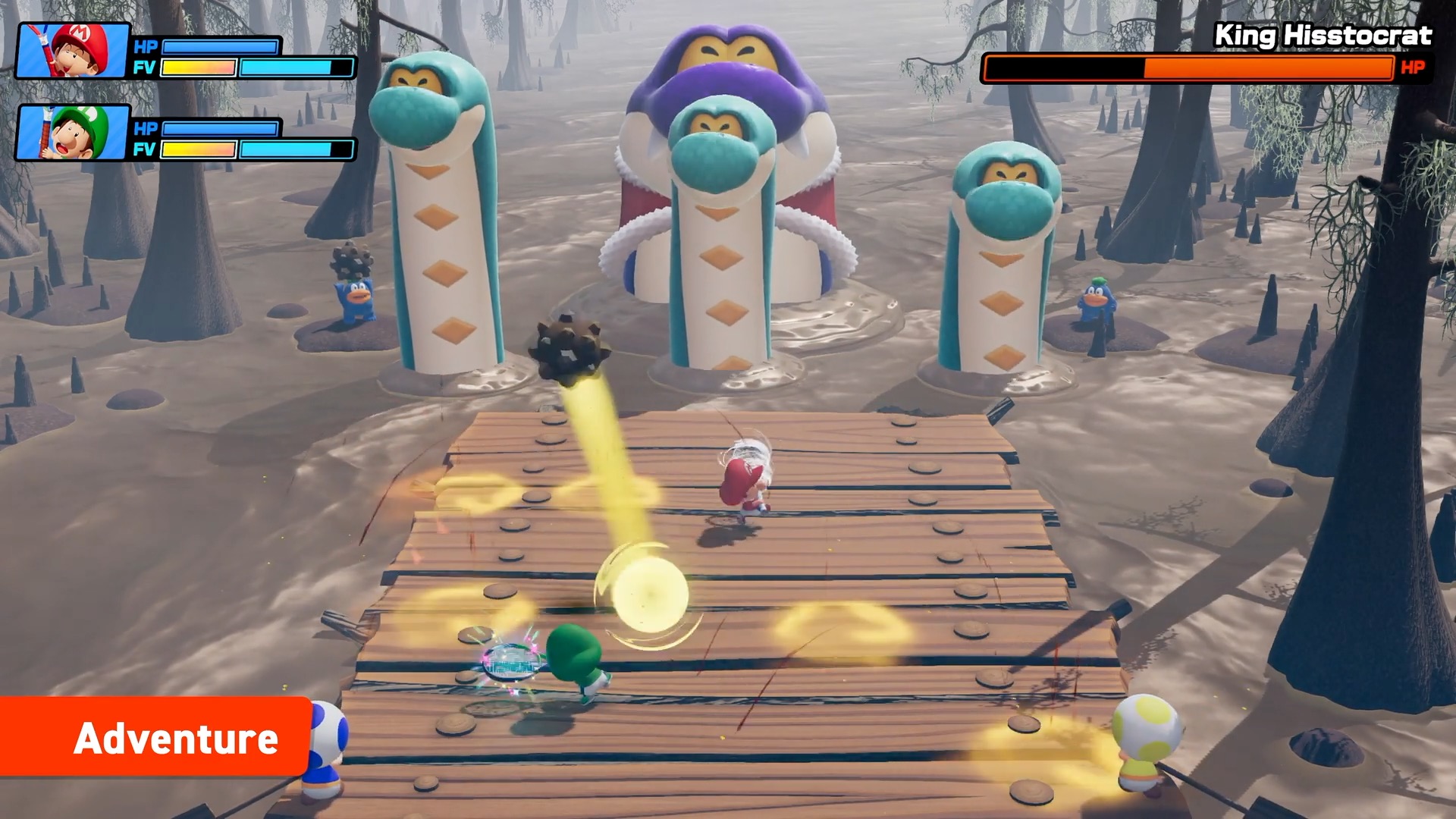Image resolution: width=1456 pixels, height=819 pixels.
Task: Select the Baby Mario player portrait
Action: [73, 51]
